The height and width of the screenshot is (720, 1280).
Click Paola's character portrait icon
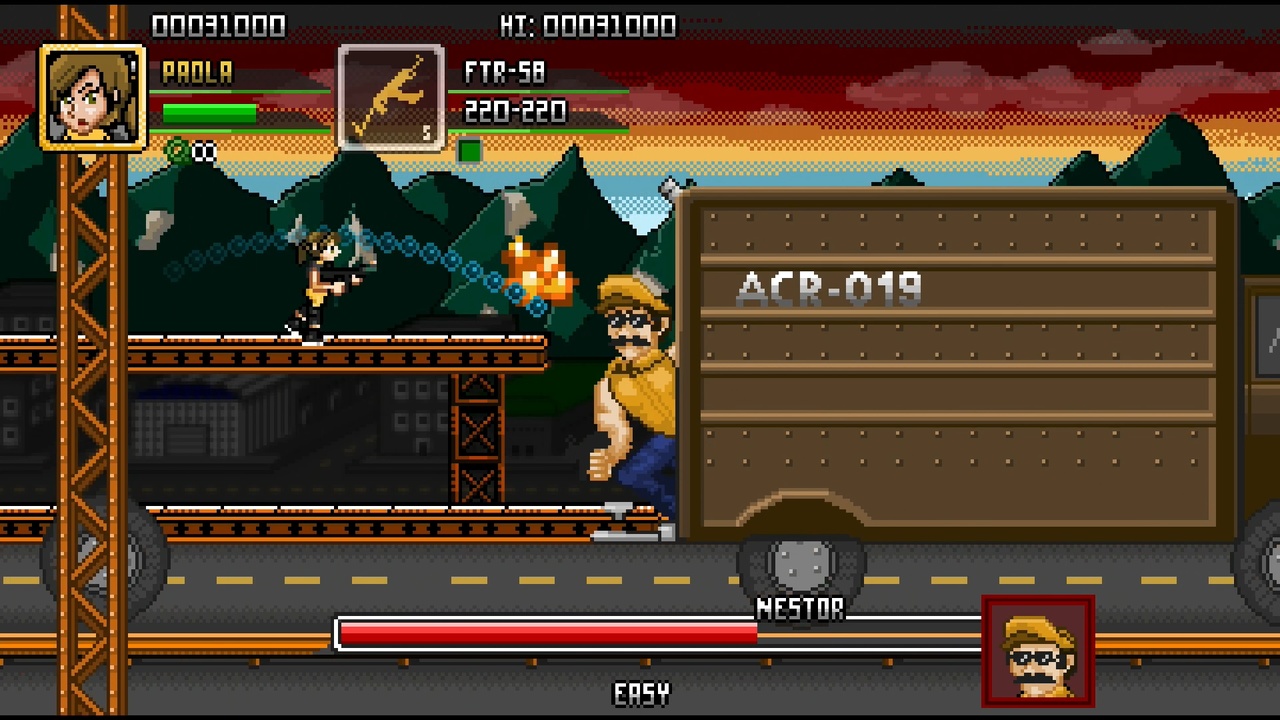[92, 98]
